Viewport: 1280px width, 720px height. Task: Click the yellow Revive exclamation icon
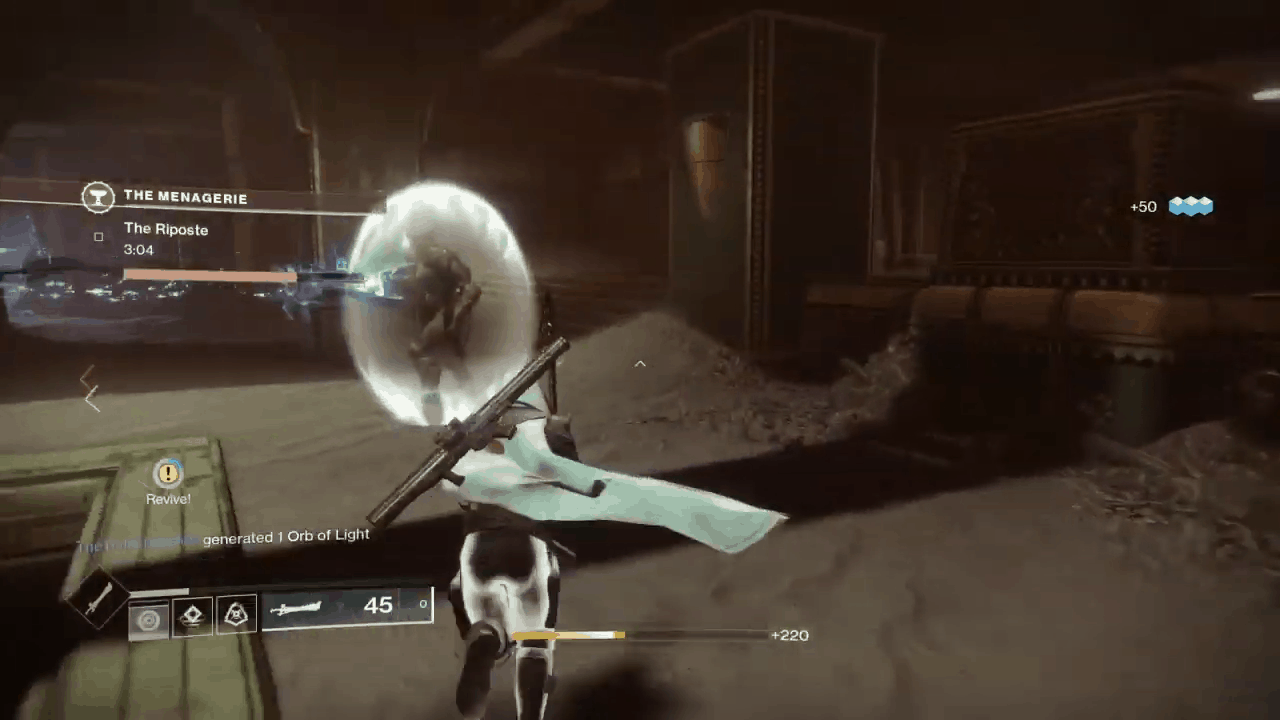[167, 473]
